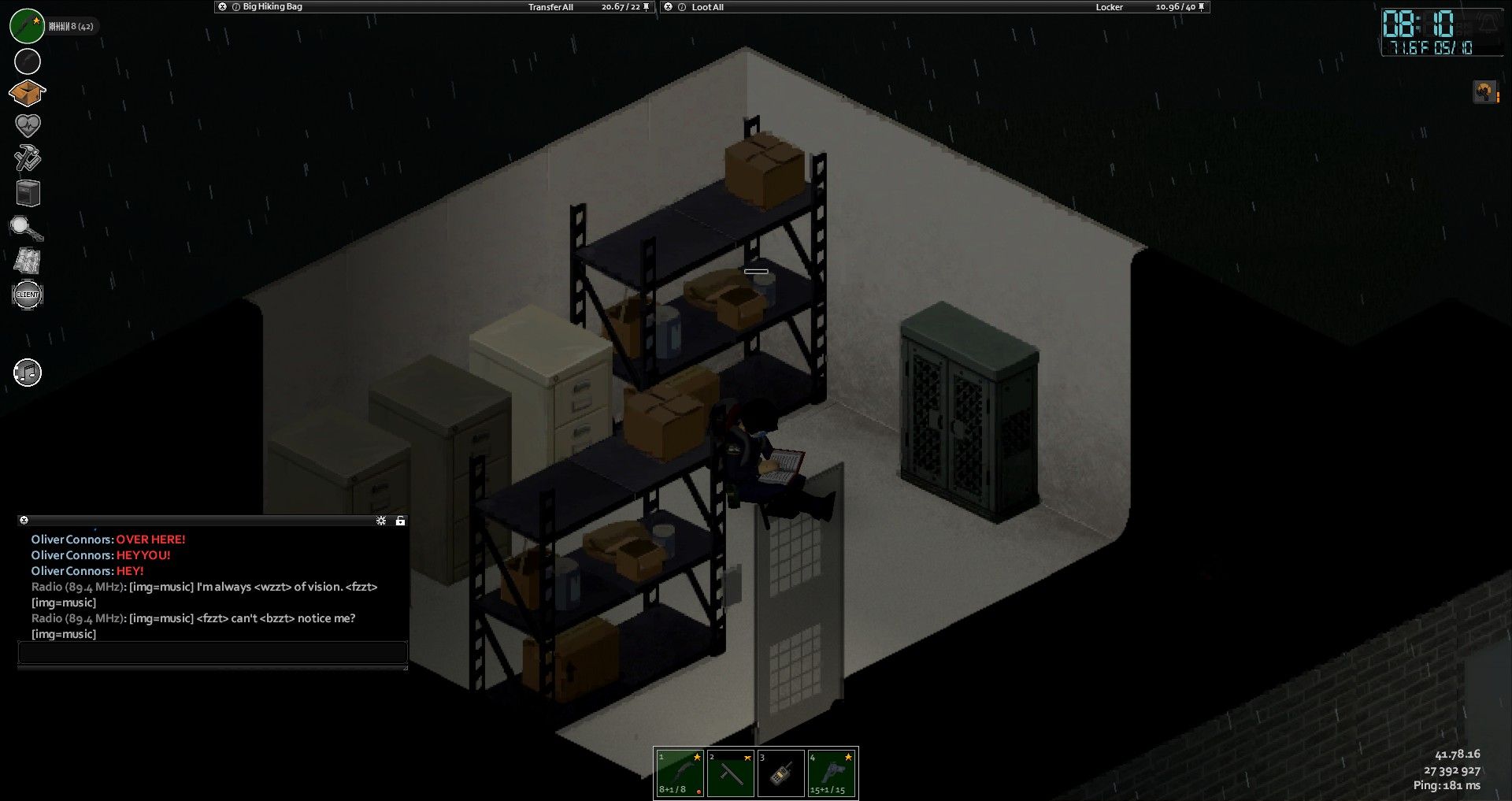Open the crafting hammer menu
The height and width of the screenshot is (801, 1512).
28,158
